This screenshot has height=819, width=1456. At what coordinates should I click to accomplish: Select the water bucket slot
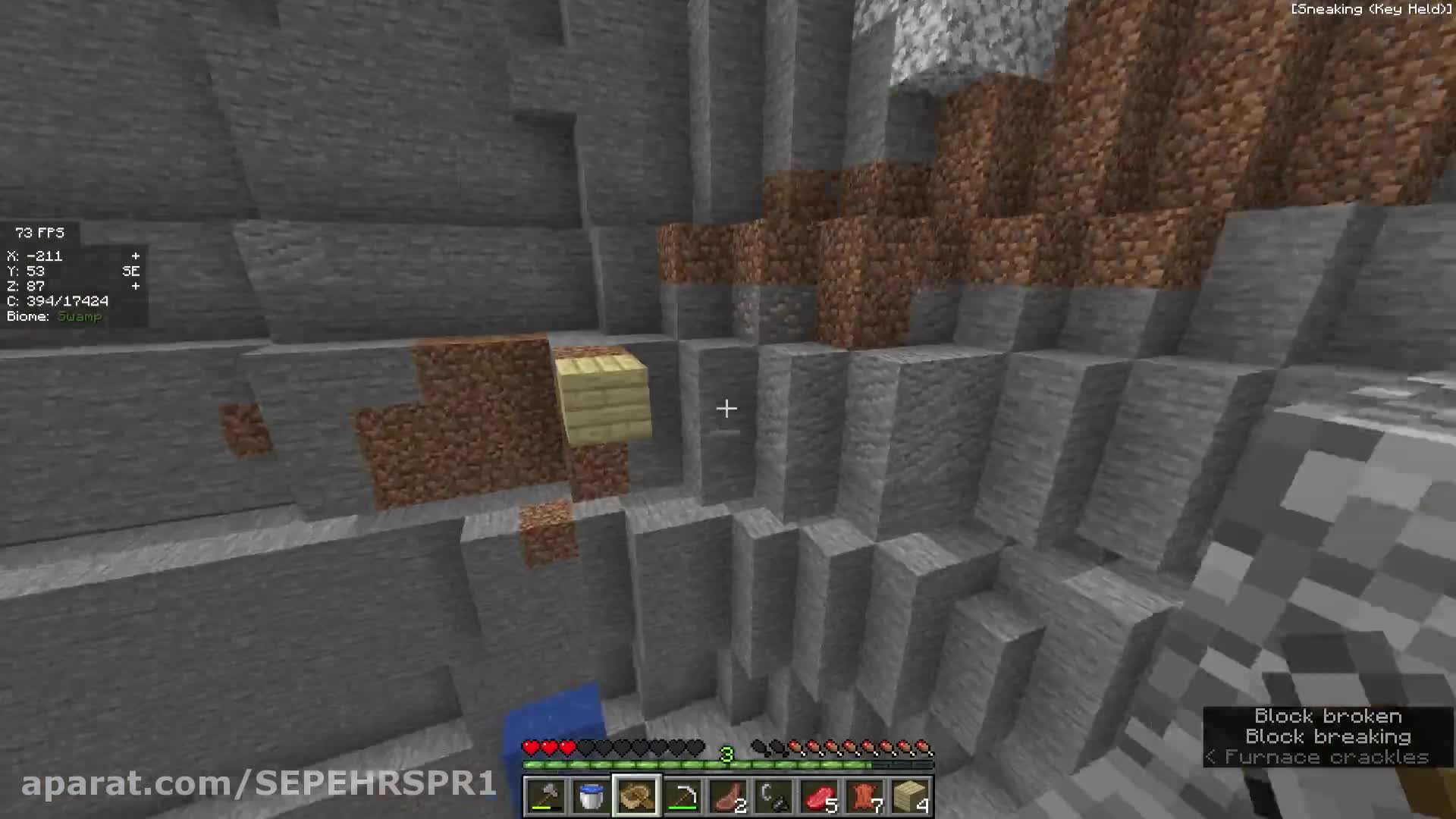click(x=591, y=796)
